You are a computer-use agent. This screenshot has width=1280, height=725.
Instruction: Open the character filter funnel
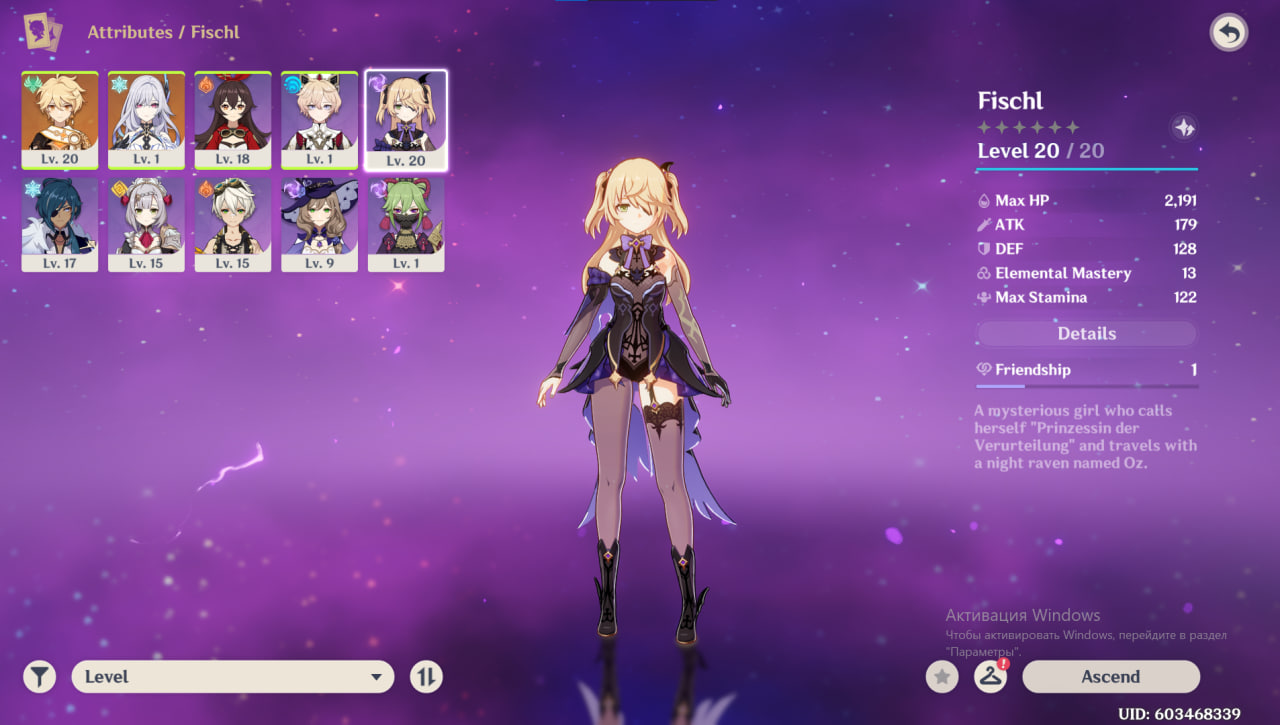(x=39, y=677)
